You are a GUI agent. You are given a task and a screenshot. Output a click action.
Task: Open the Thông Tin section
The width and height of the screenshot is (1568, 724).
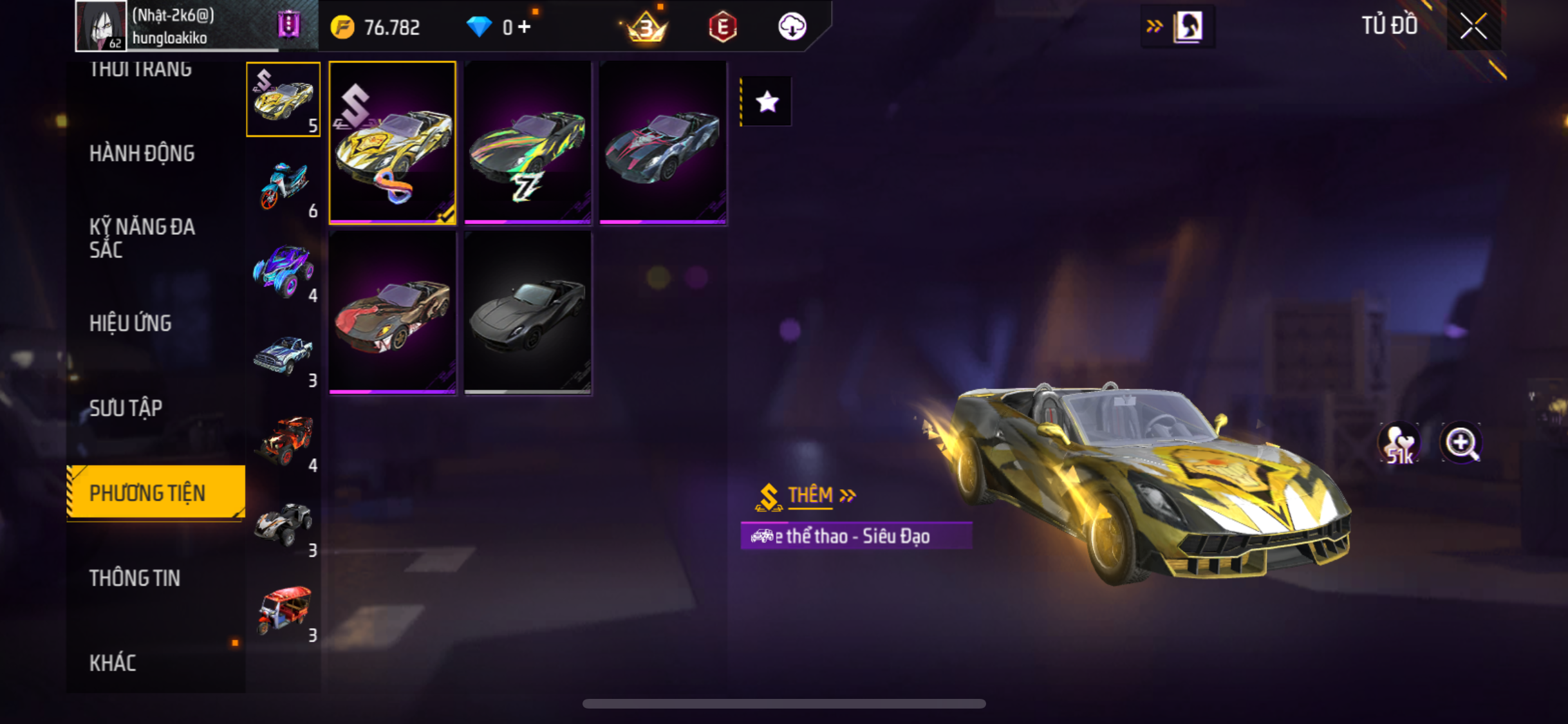(x=135, y=578)
